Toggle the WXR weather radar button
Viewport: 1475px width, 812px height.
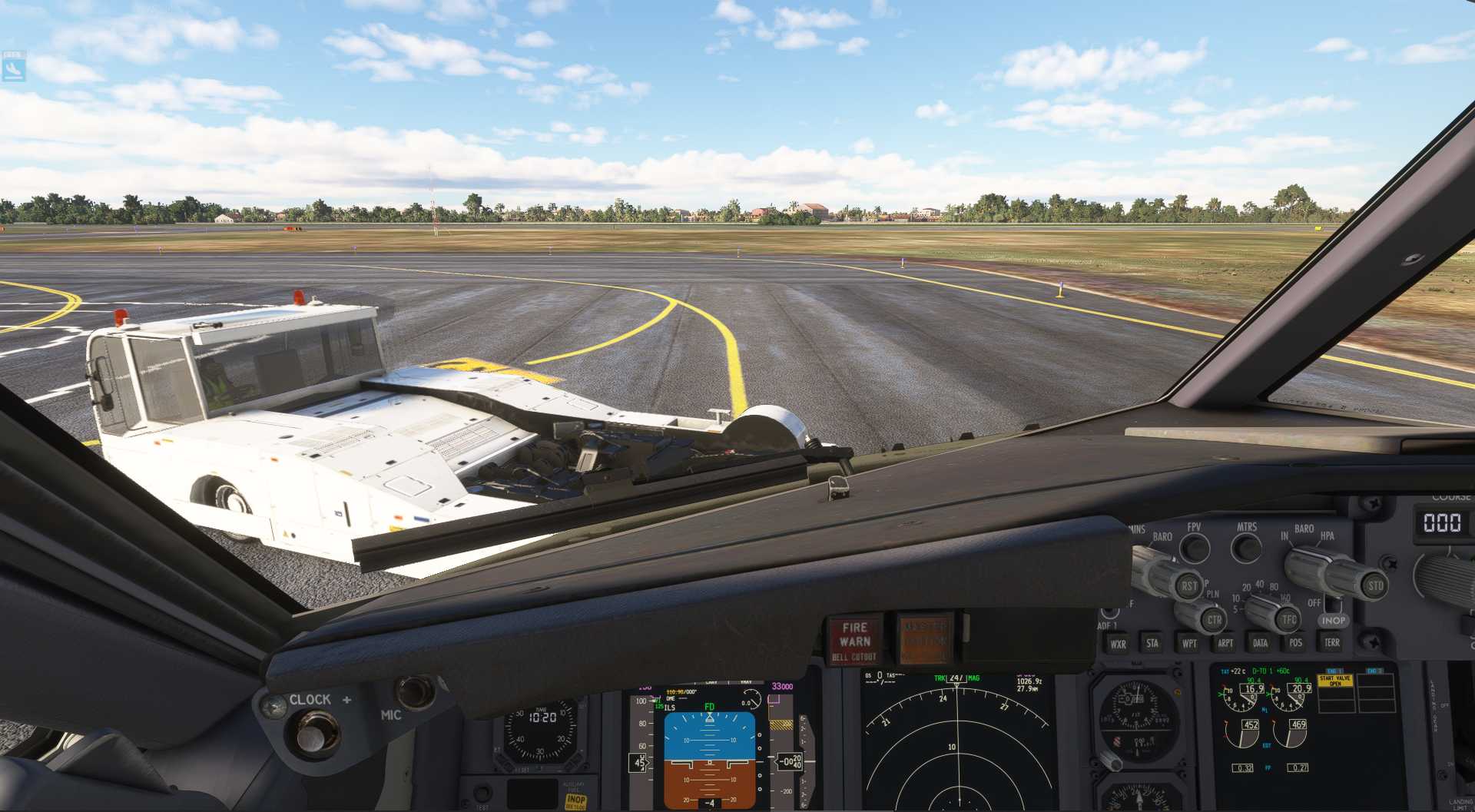tap(1118, 644)
